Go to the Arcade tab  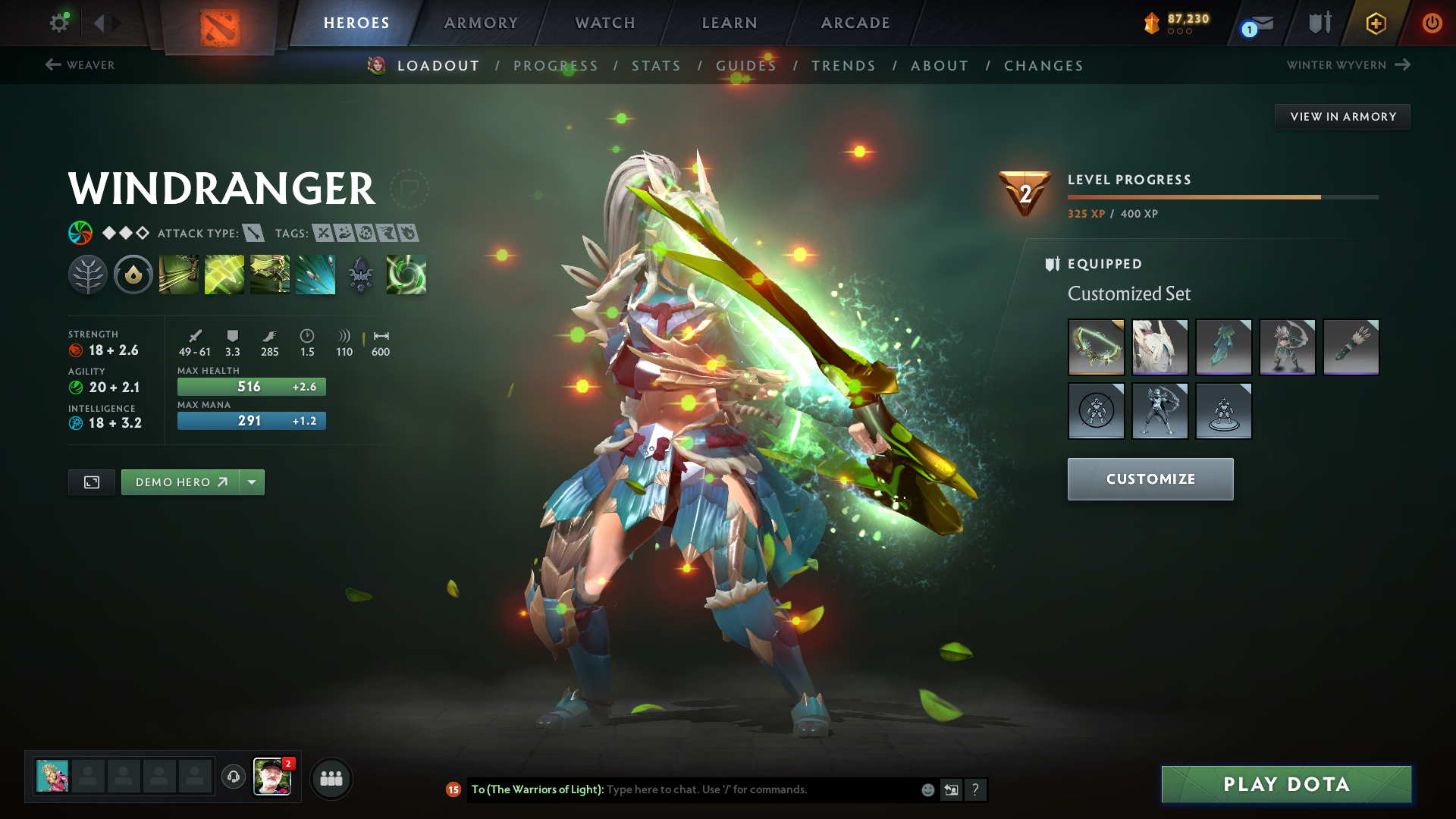point(855,23)
